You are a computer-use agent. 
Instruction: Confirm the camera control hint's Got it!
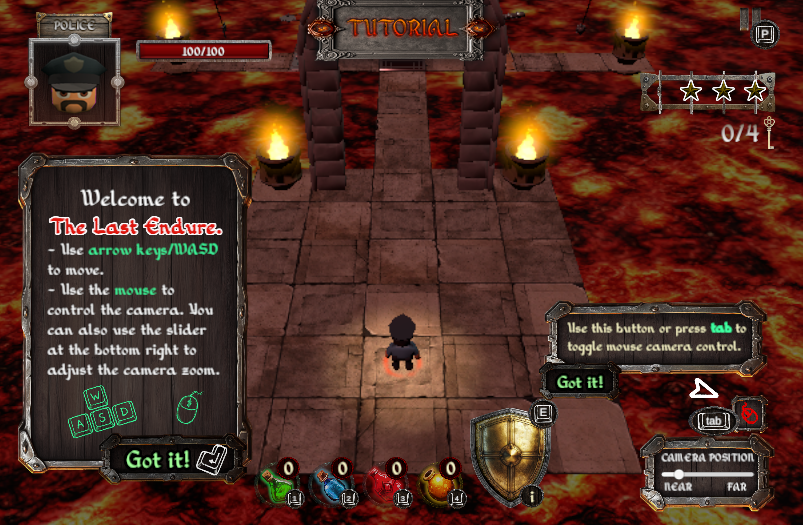[x=578, y=382]
